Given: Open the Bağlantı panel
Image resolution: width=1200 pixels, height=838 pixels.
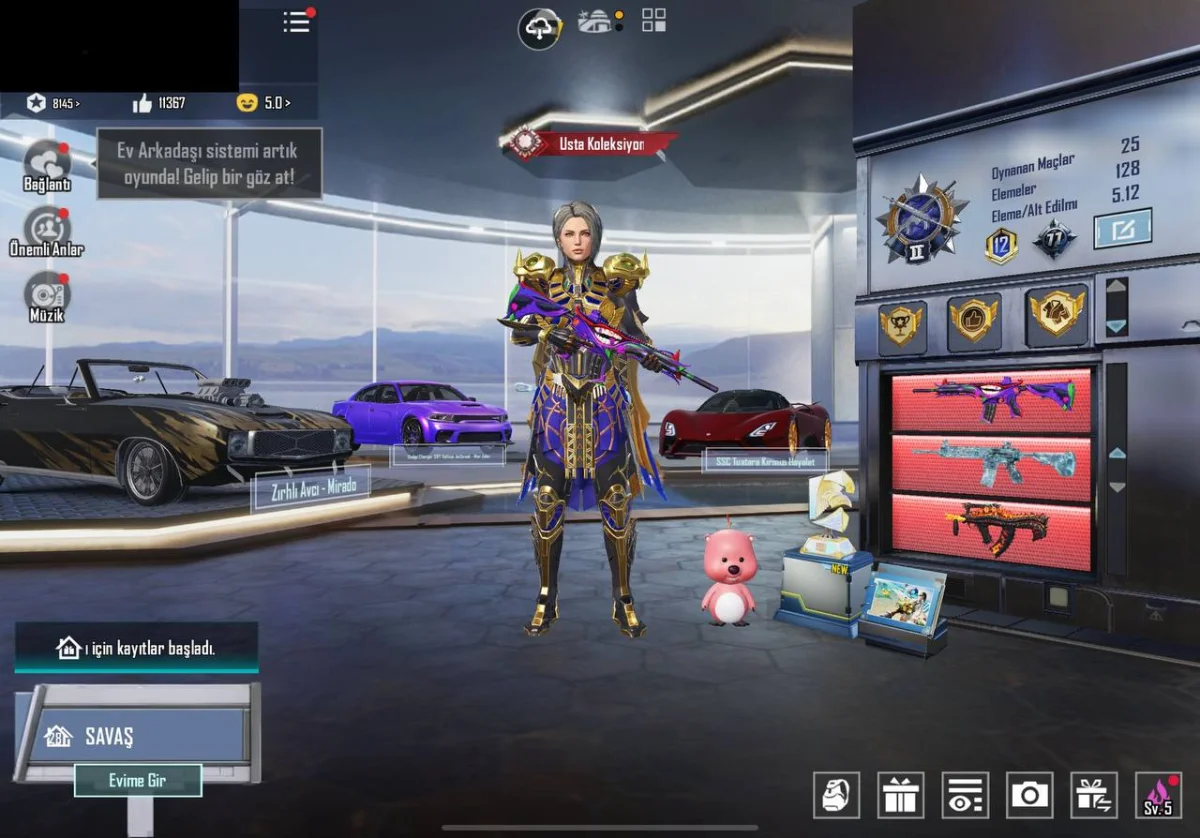Looking at the screenshot, I should 47,165.
